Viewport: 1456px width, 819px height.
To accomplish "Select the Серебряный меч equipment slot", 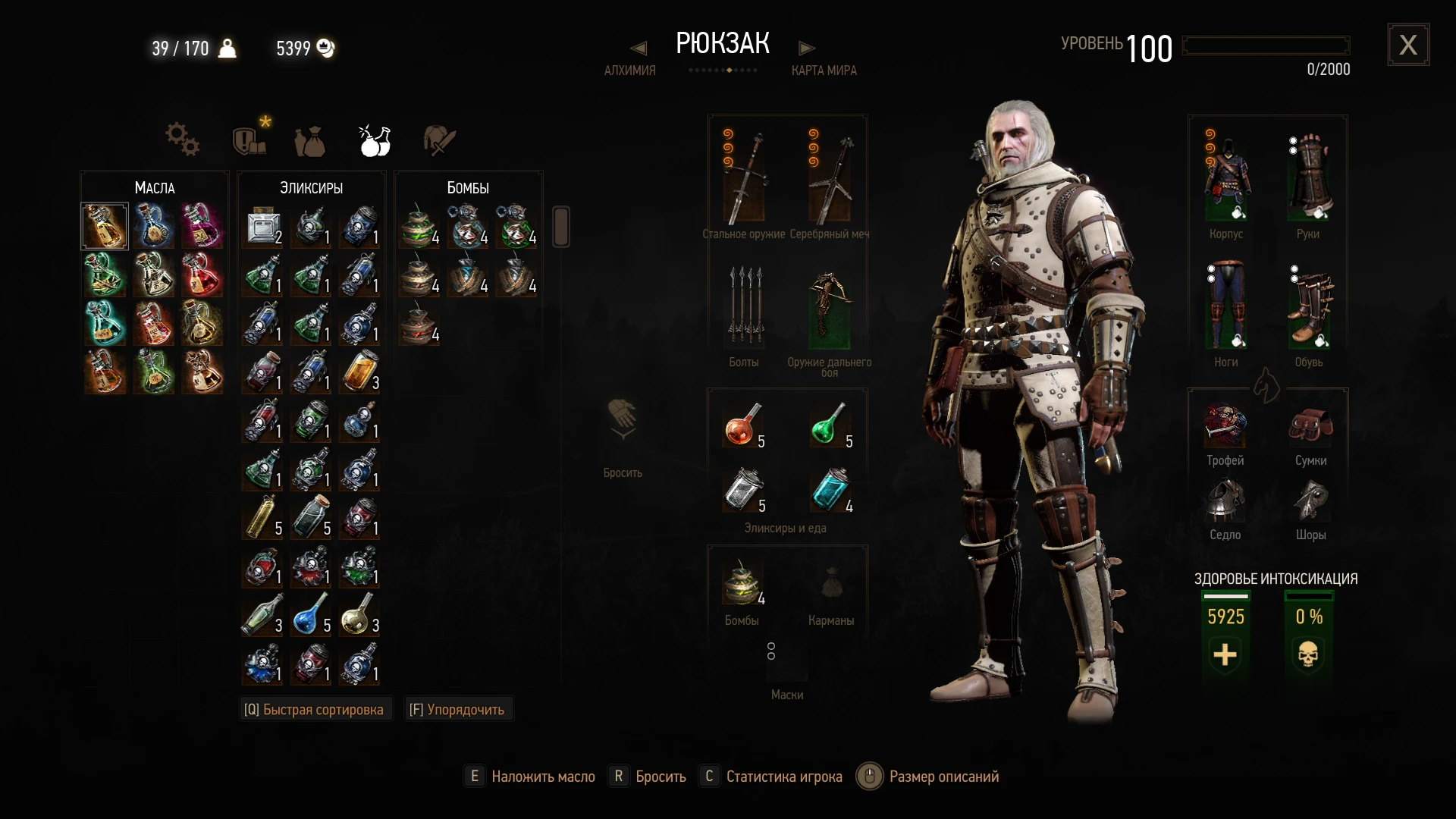I will 830,174.
